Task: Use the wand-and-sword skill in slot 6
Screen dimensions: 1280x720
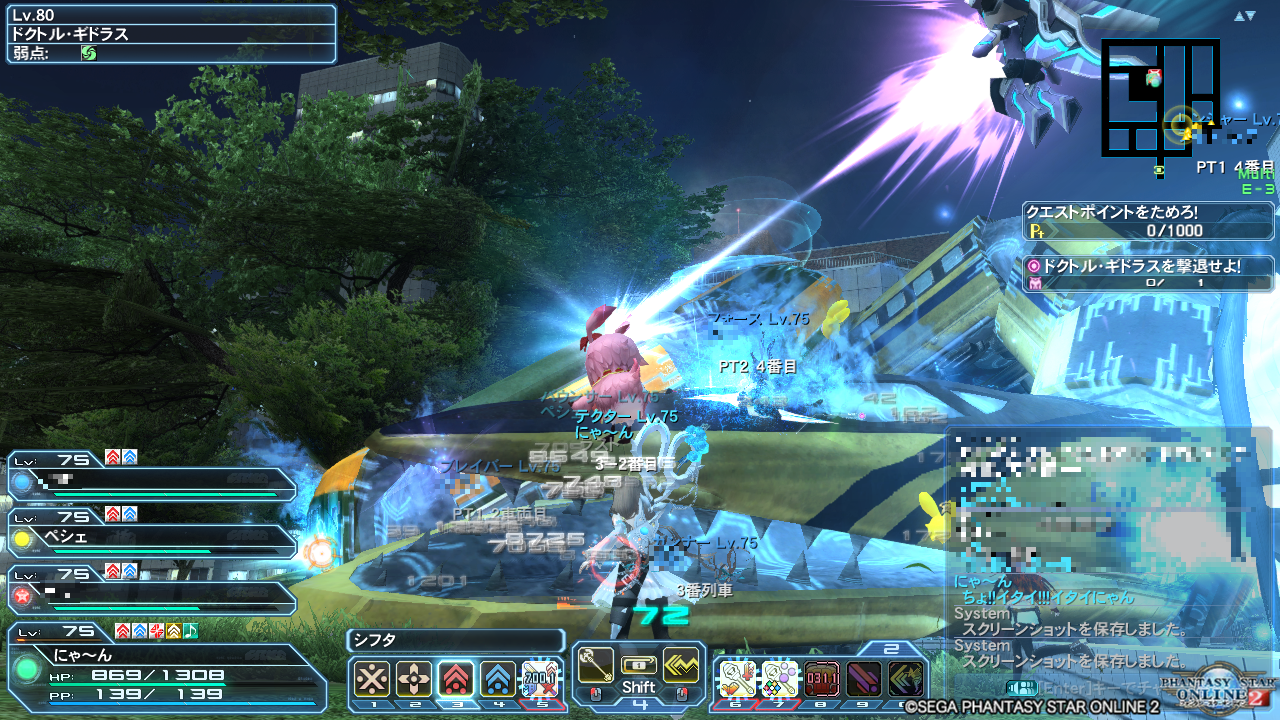Action: 736,679
